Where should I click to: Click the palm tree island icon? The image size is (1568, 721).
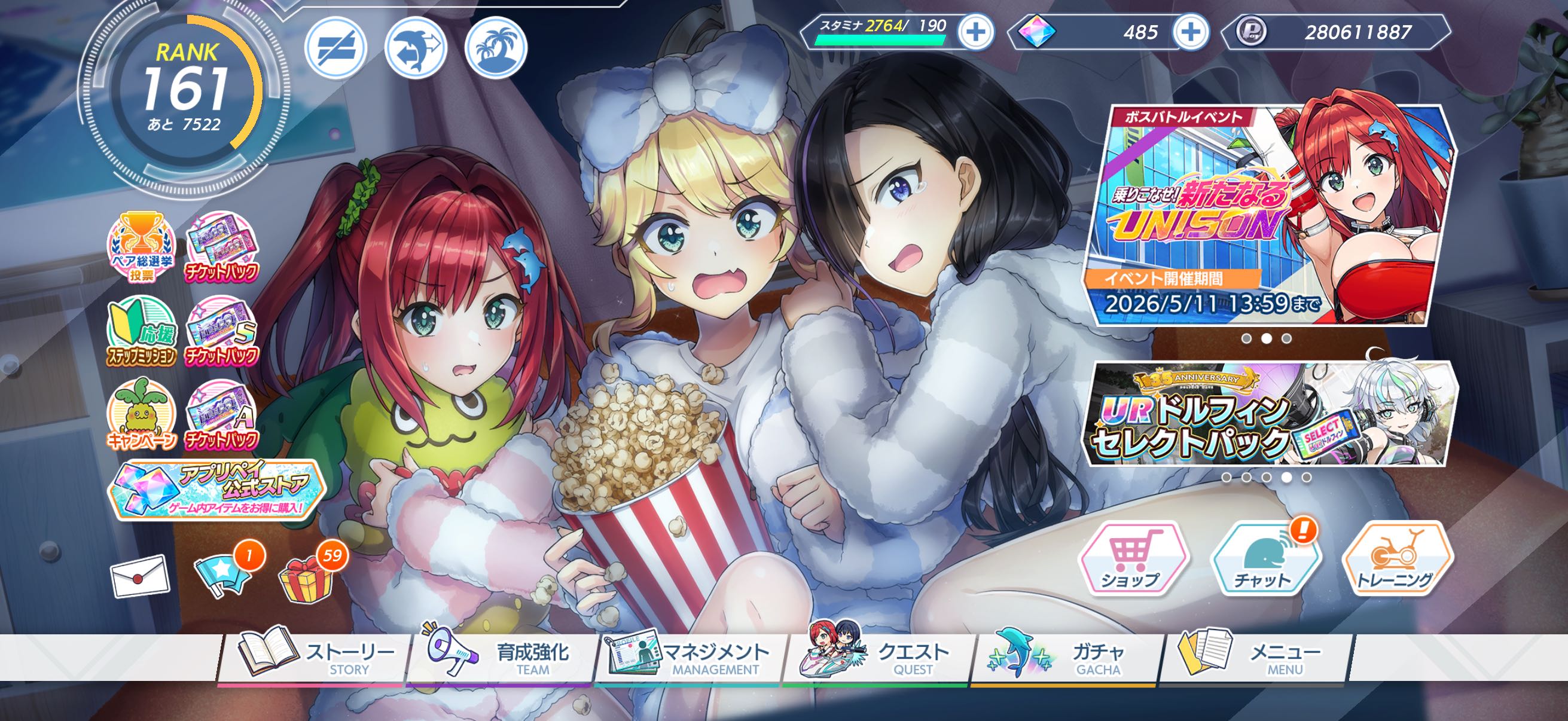(x=496, y=47)
